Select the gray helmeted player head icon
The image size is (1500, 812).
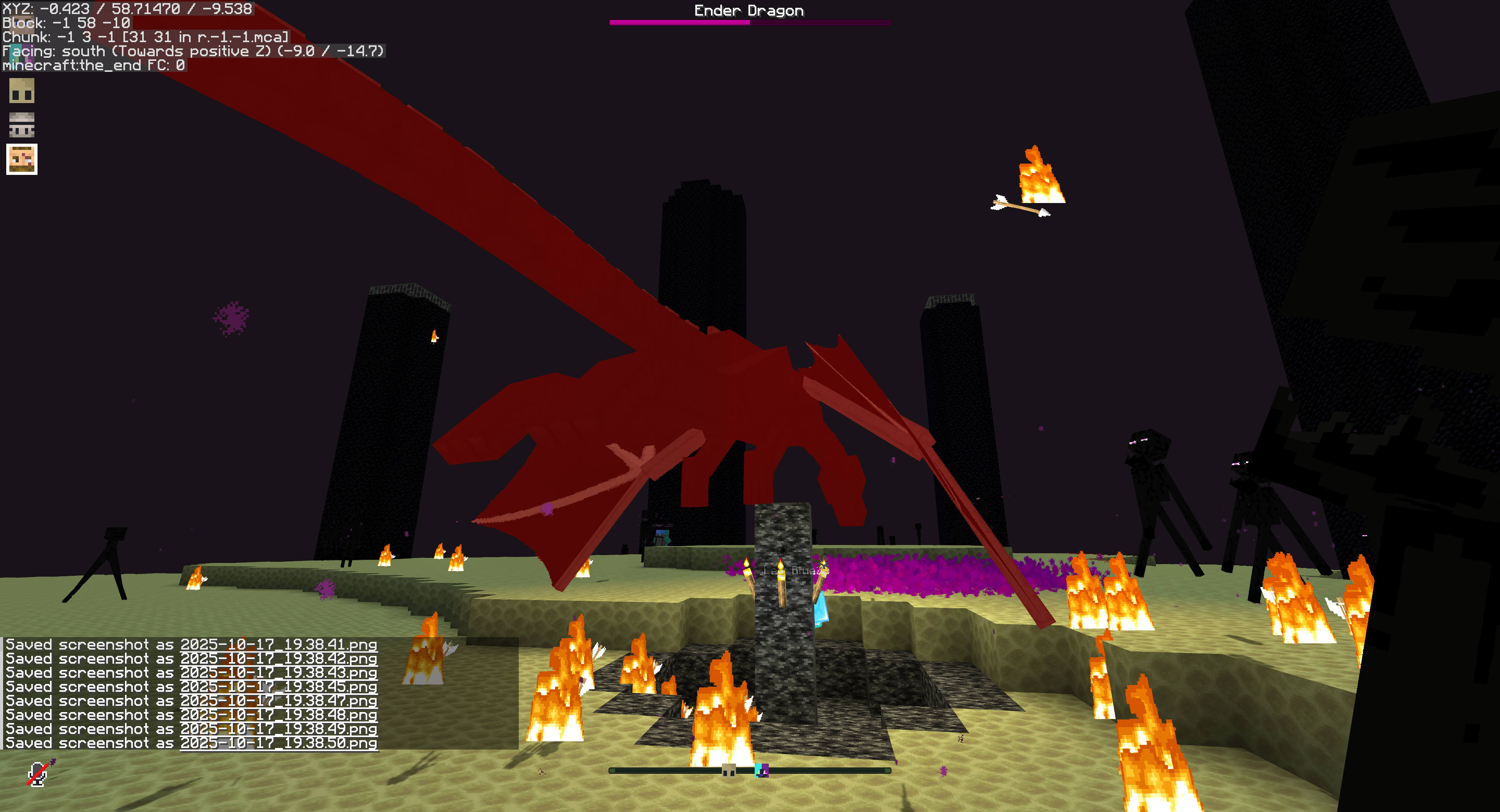tap(21, 125)
